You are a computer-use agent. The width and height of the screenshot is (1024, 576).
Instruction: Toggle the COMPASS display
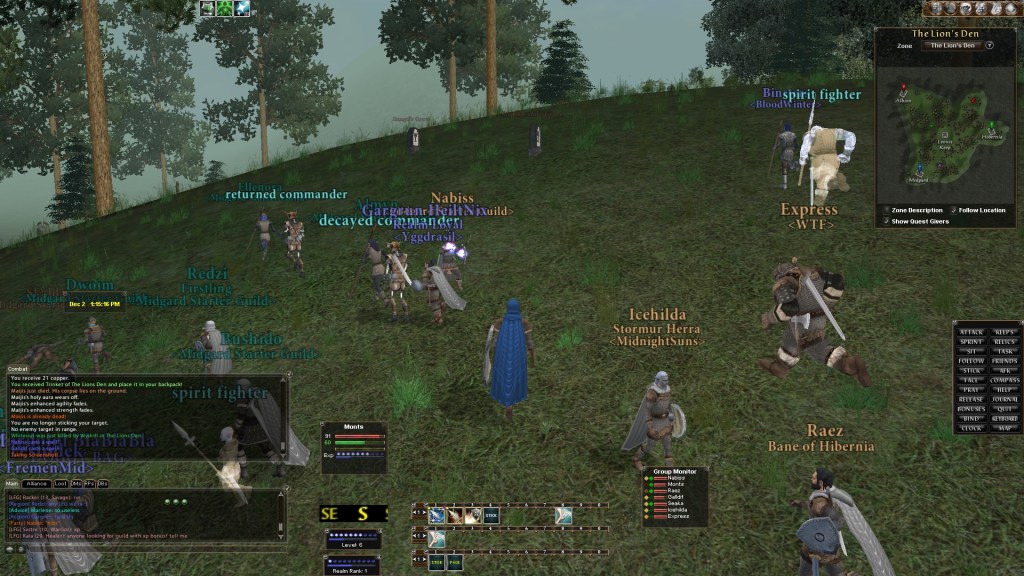click(x=1005, y=380)
